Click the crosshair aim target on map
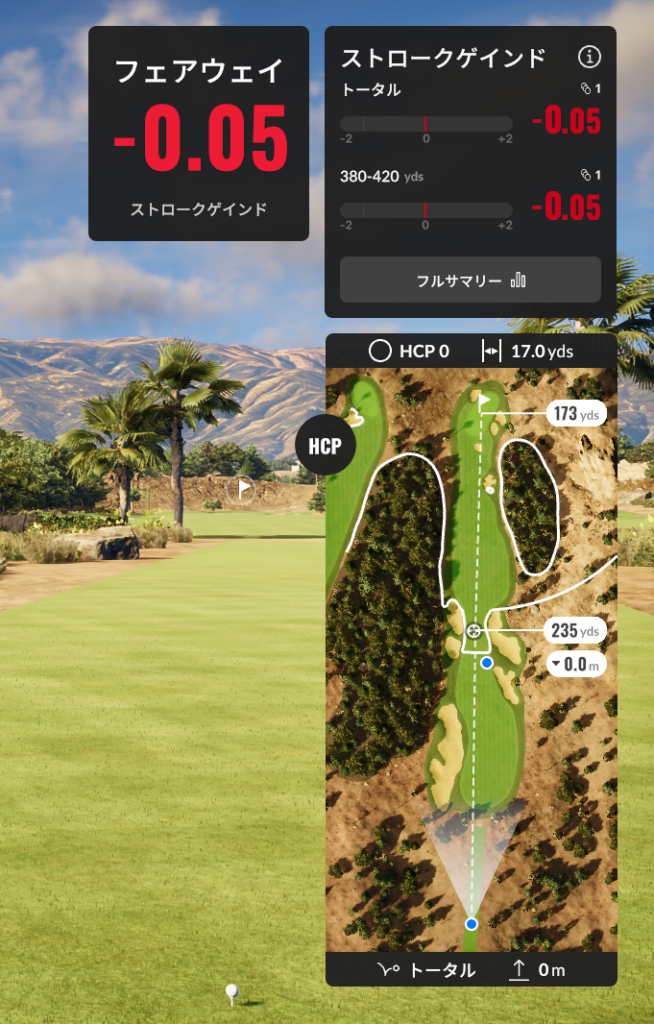This screenshot has width=654, height=1024. tap(473, 631)
